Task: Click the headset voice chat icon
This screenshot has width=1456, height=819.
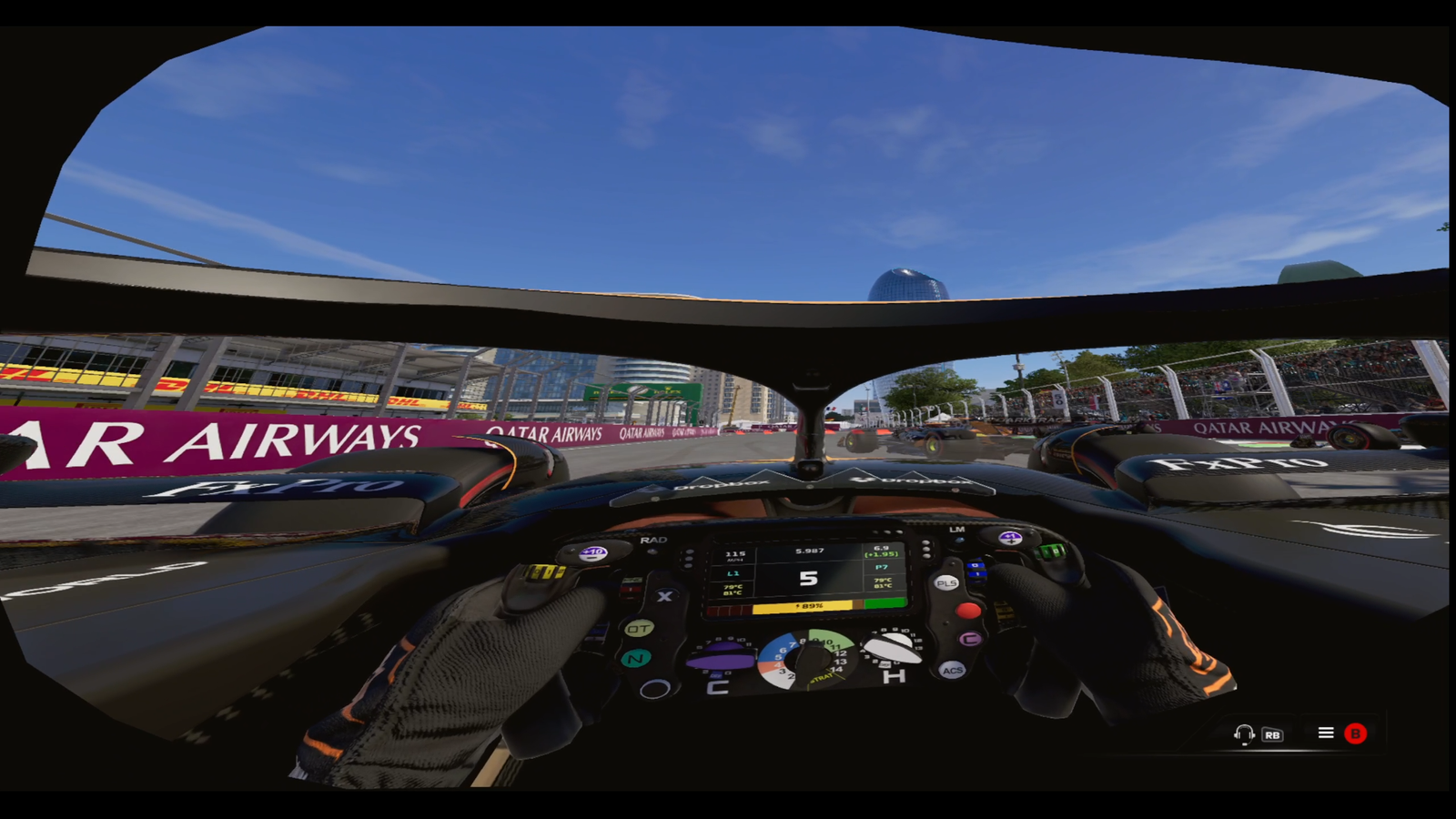Action: coord(1244,733)
